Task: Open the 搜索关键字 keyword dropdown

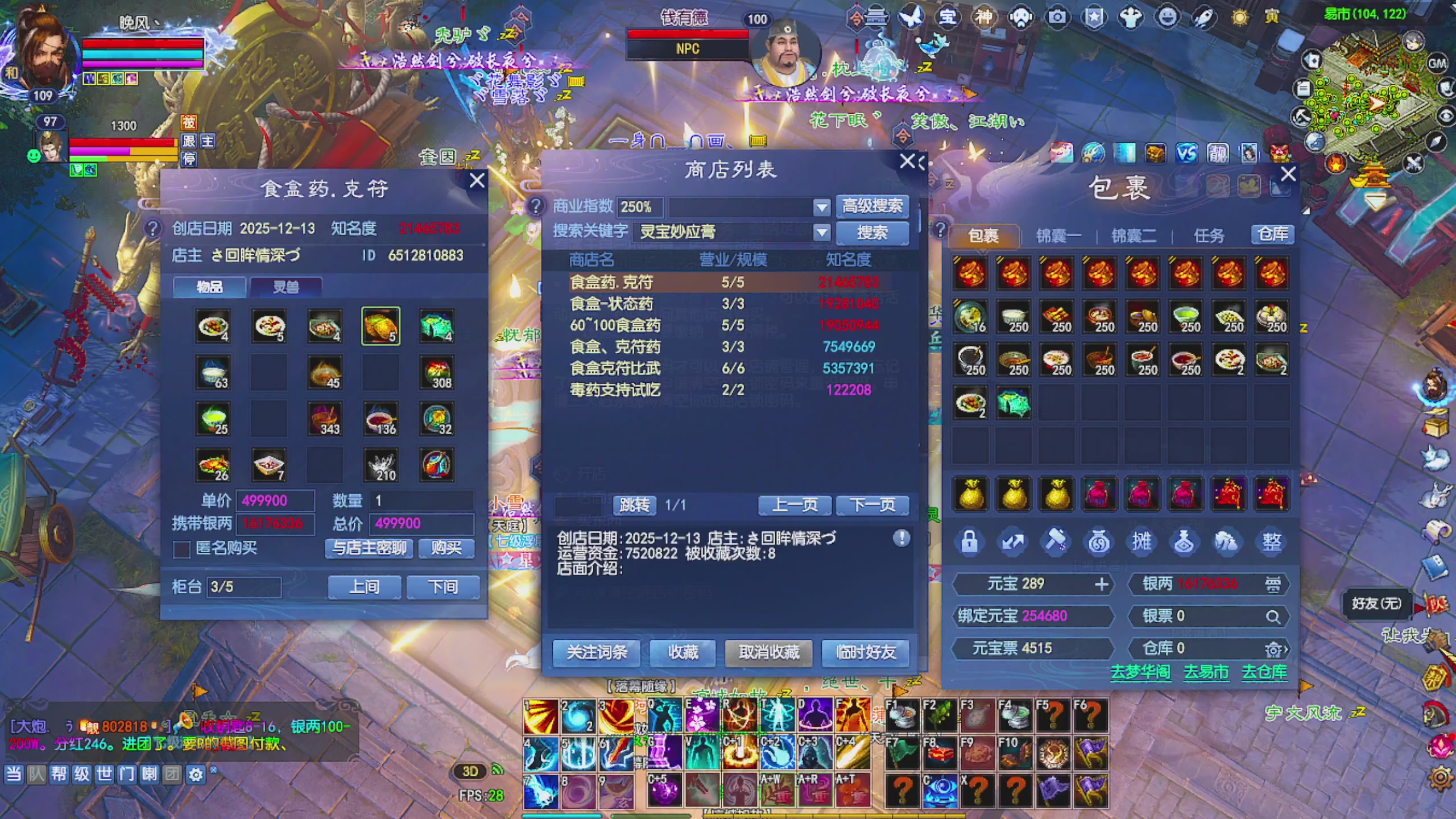Action: tap(821, 233)
